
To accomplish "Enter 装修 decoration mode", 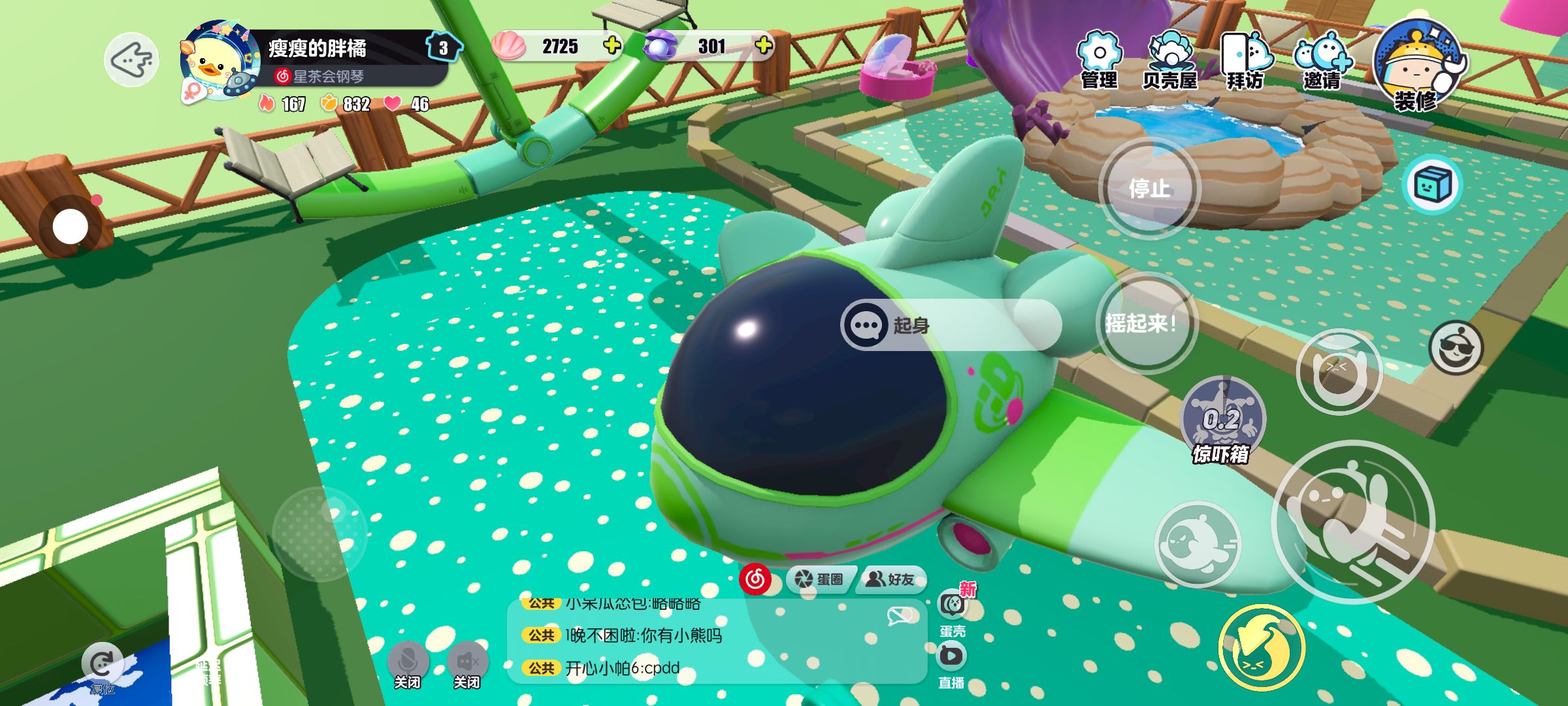I will point(1418,65).
